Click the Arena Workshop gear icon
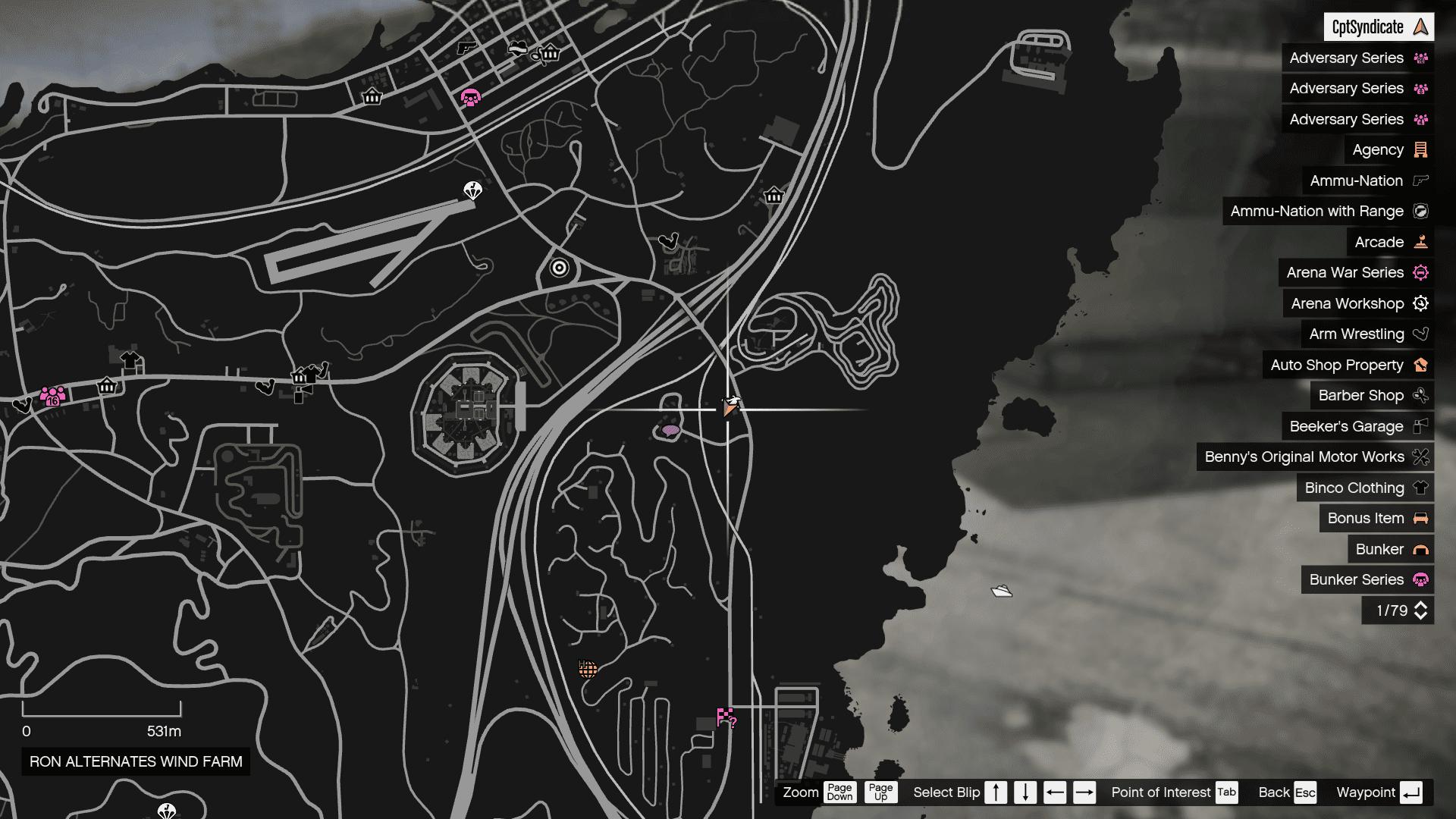 tap(1420, 303)
